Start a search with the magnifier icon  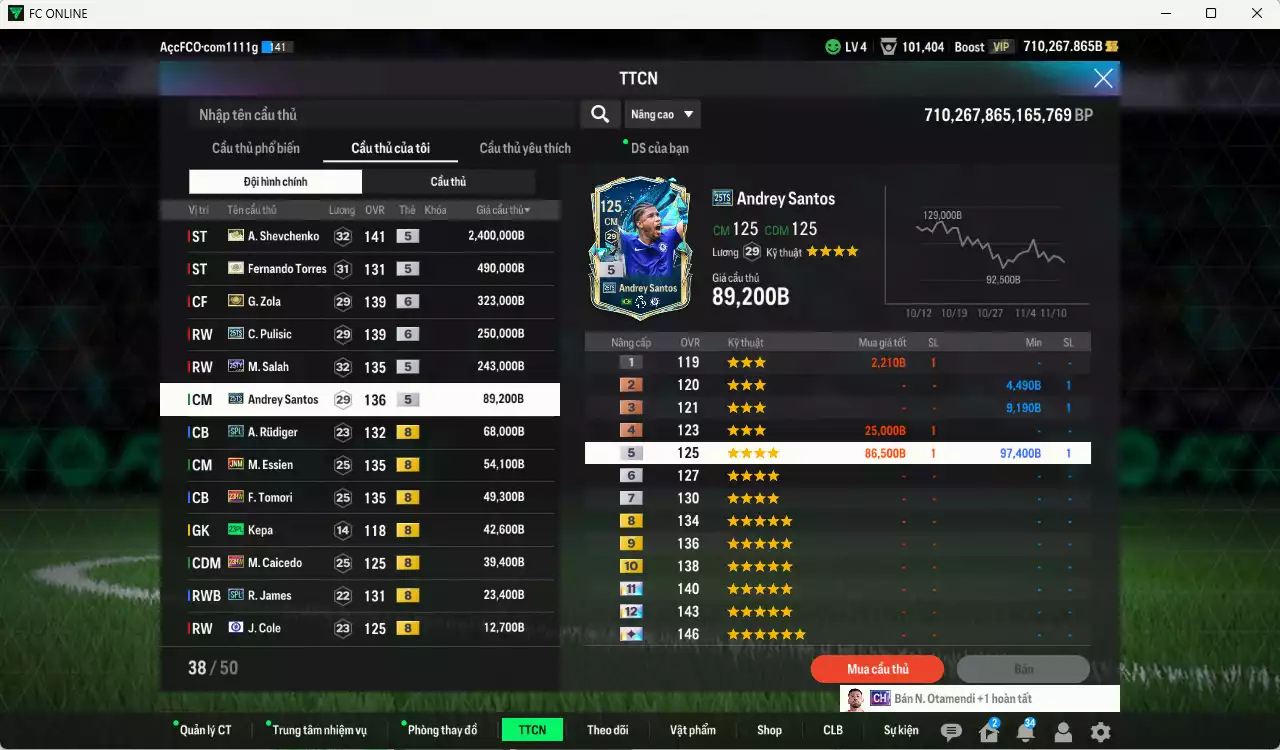(x=600, y=114)
